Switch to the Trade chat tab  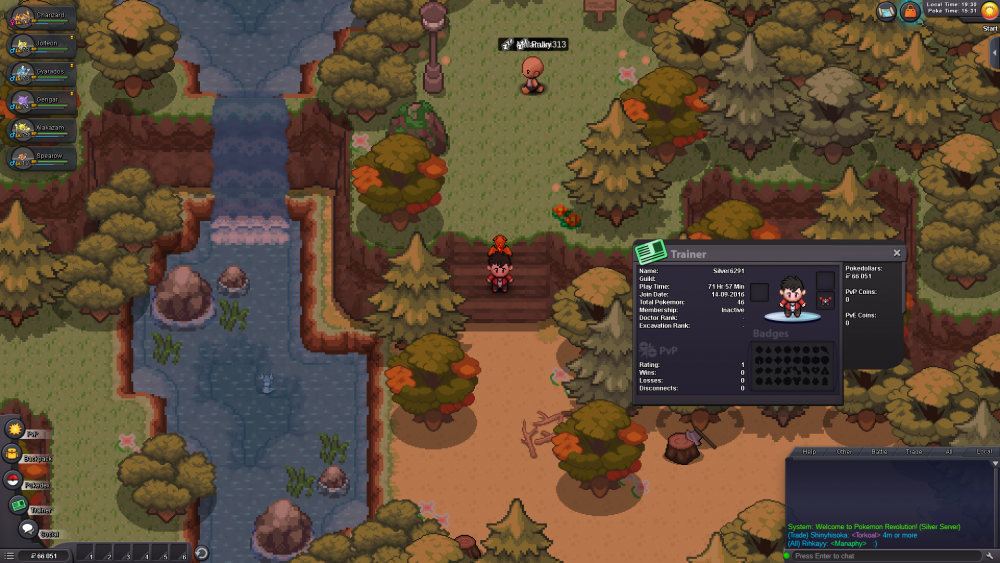coord(914,452)
